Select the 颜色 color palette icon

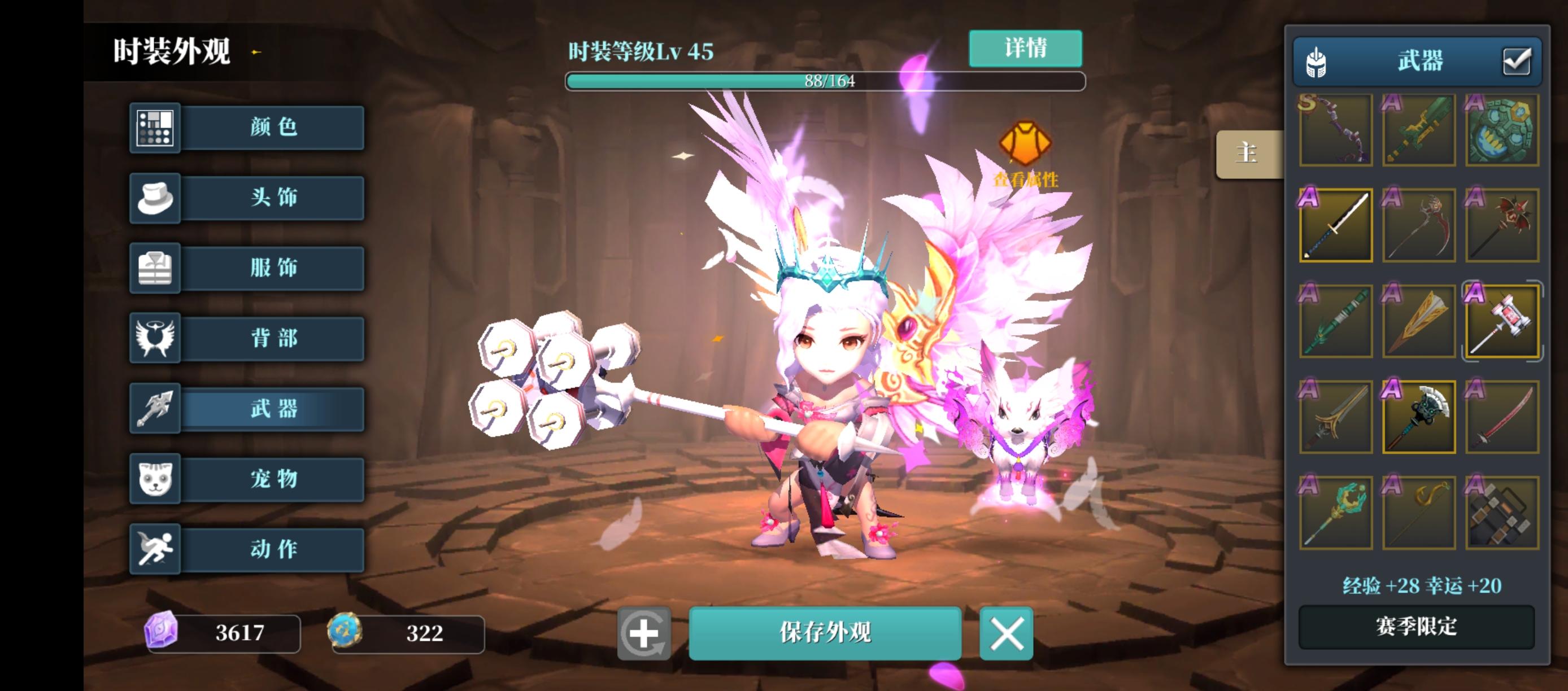[x=155, y=128]
